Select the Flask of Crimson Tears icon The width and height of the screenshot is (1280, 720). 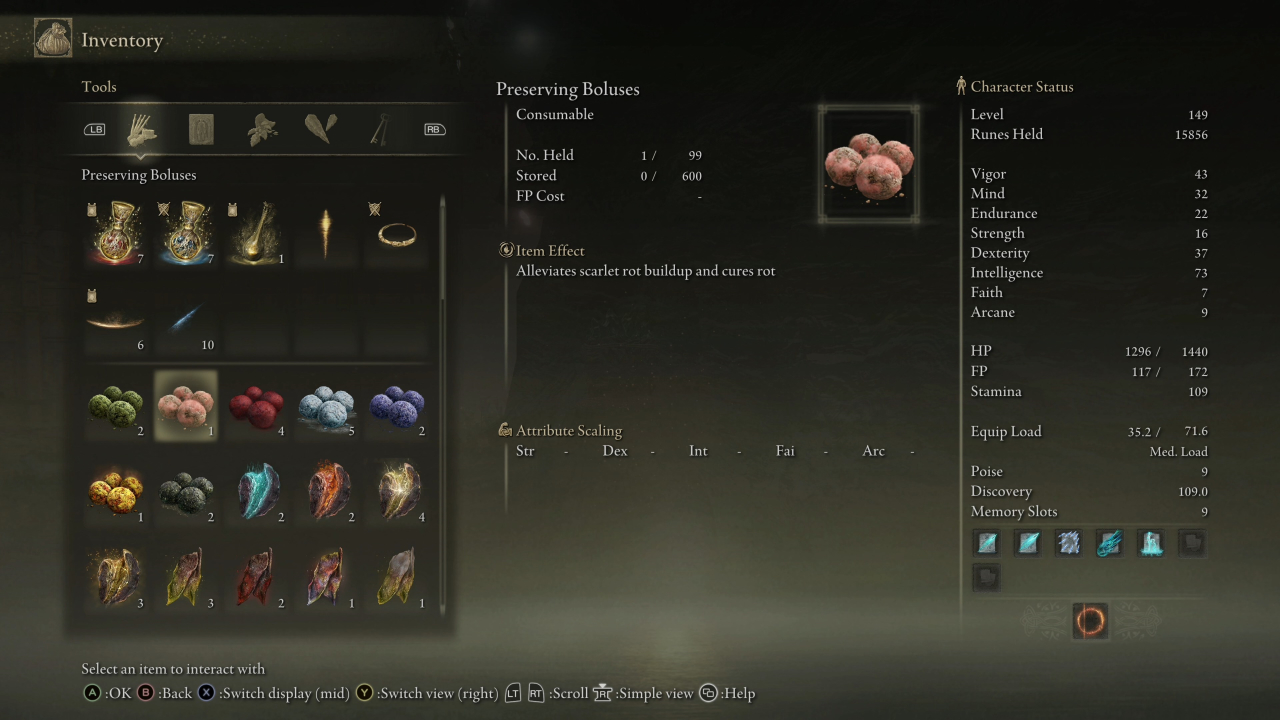click(115, 230)
